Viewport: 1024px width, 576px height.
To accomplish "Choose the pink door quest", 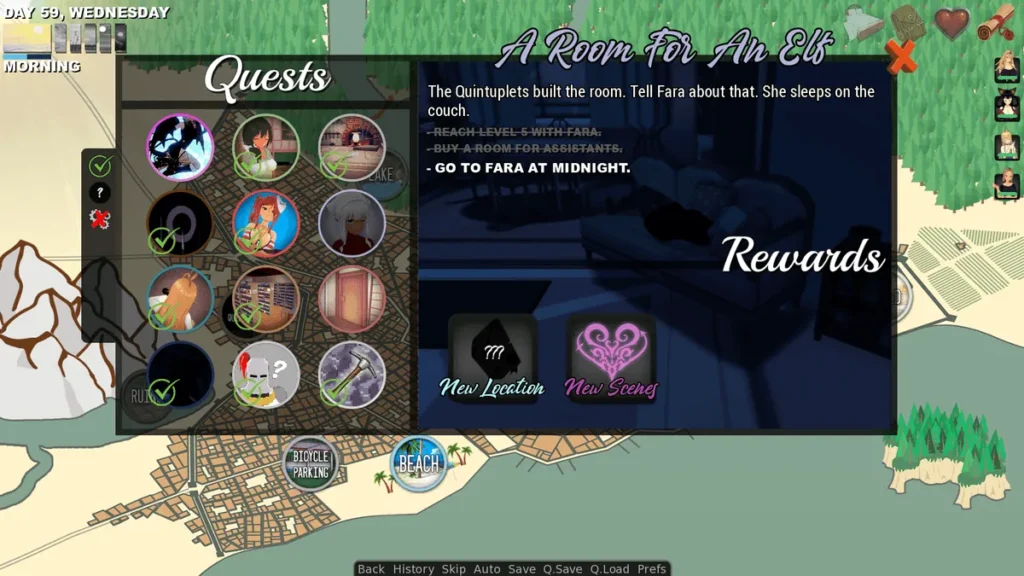I will click(x=352, y=299).
